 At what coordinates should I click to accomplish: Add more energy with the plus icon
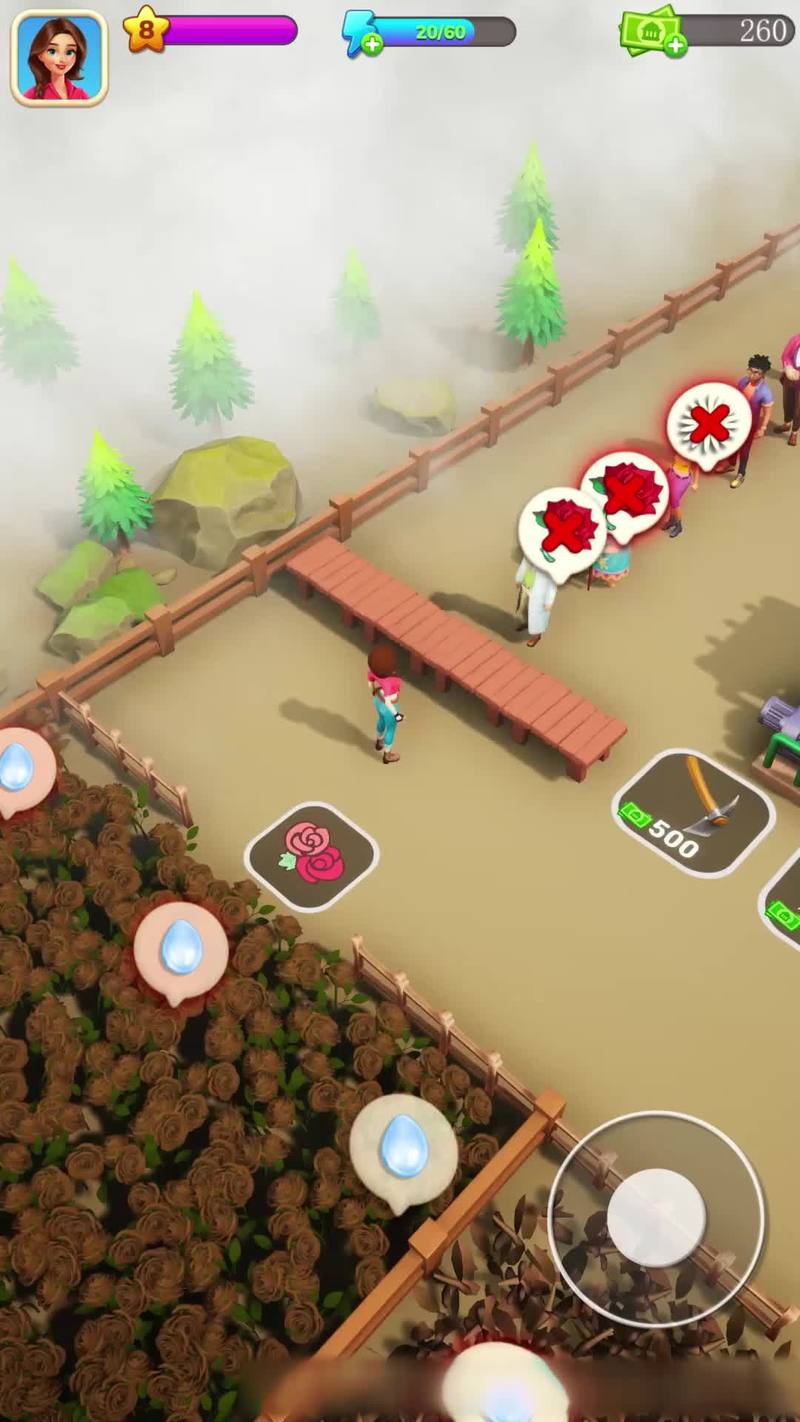372,44
